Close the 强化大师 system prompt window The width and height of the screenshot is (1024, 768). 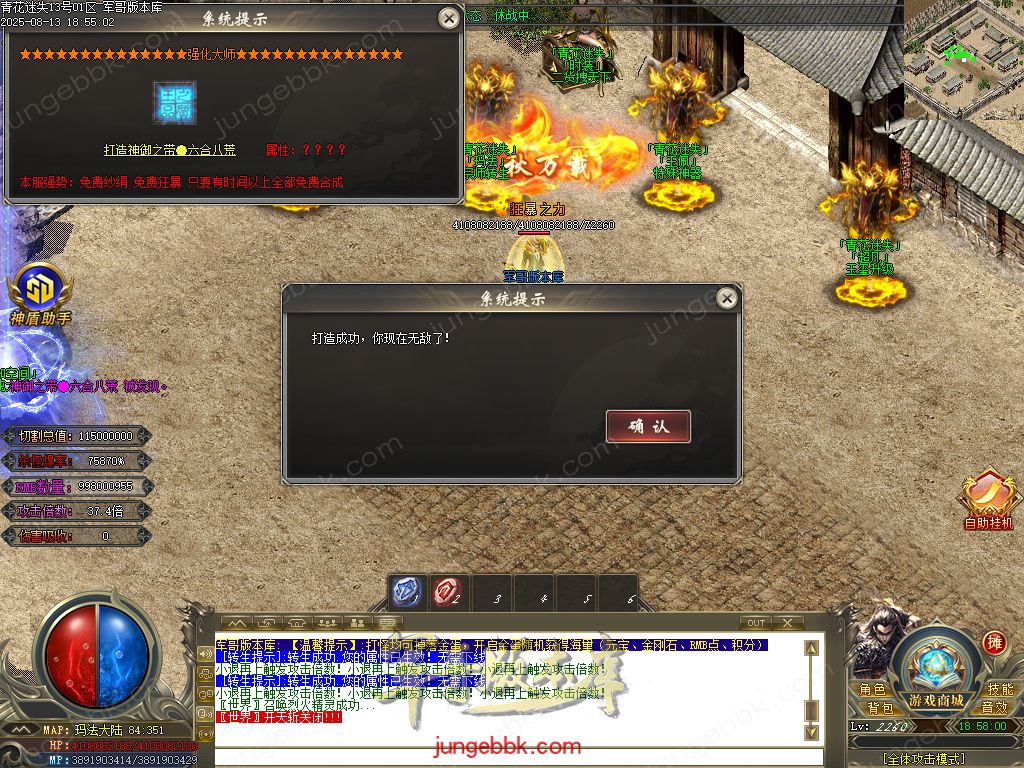pyautogui.click(x=449, y=18)
